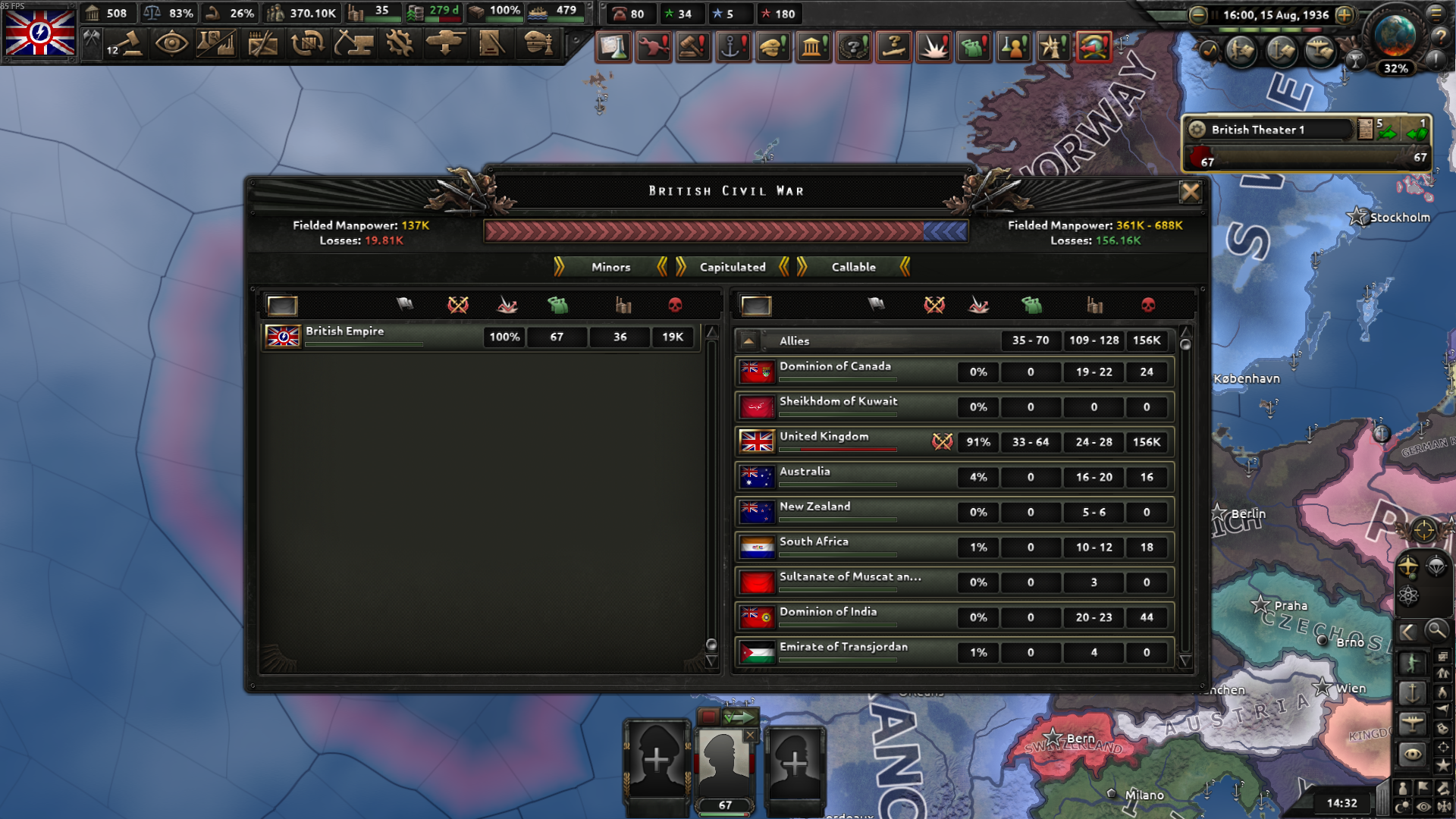
Task: Click the nuclear bomb atom icon
Action: coord(1407,595)
